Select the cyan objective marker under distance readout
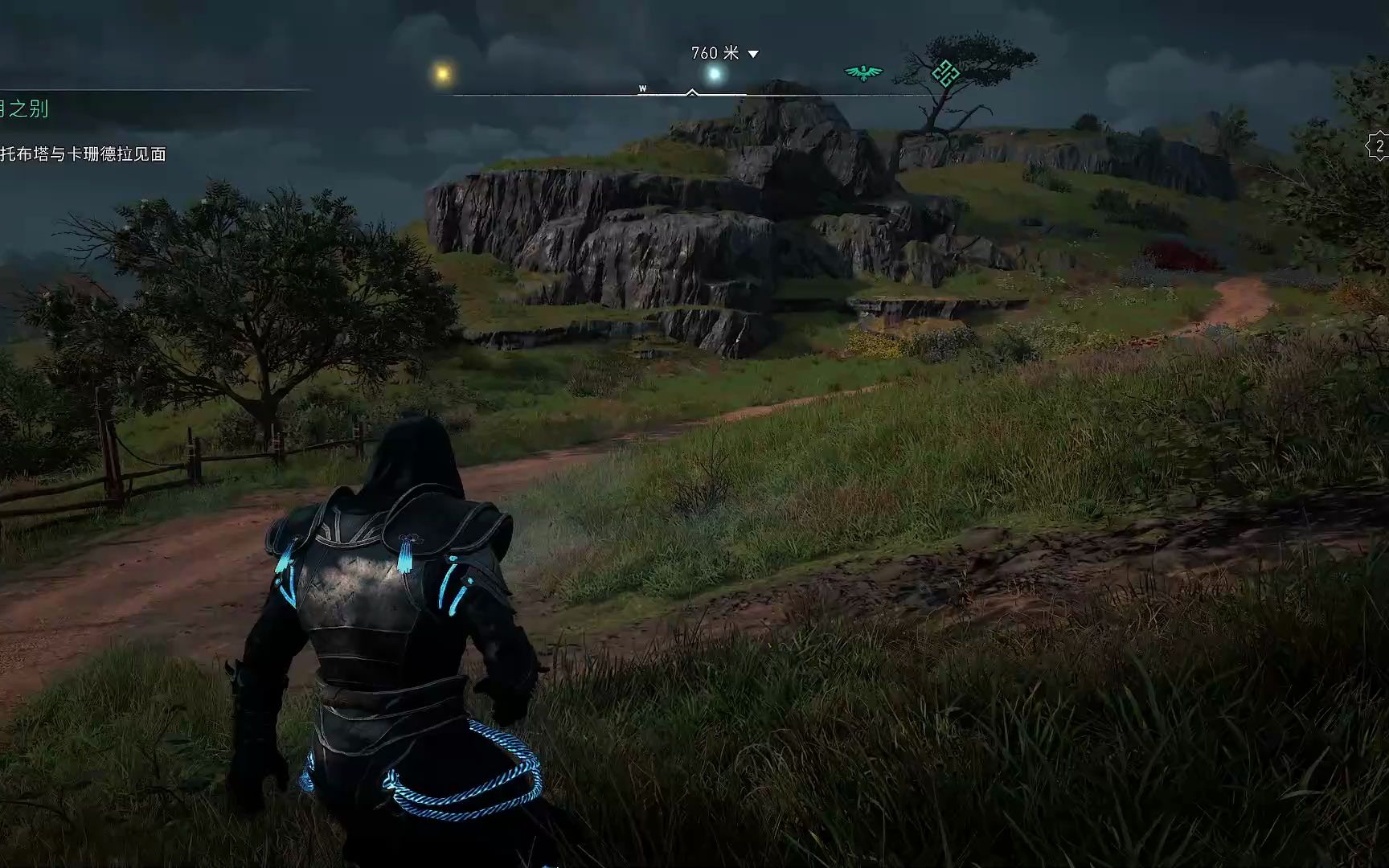This screenshot has width=1389, height=868. click(714, 73)
